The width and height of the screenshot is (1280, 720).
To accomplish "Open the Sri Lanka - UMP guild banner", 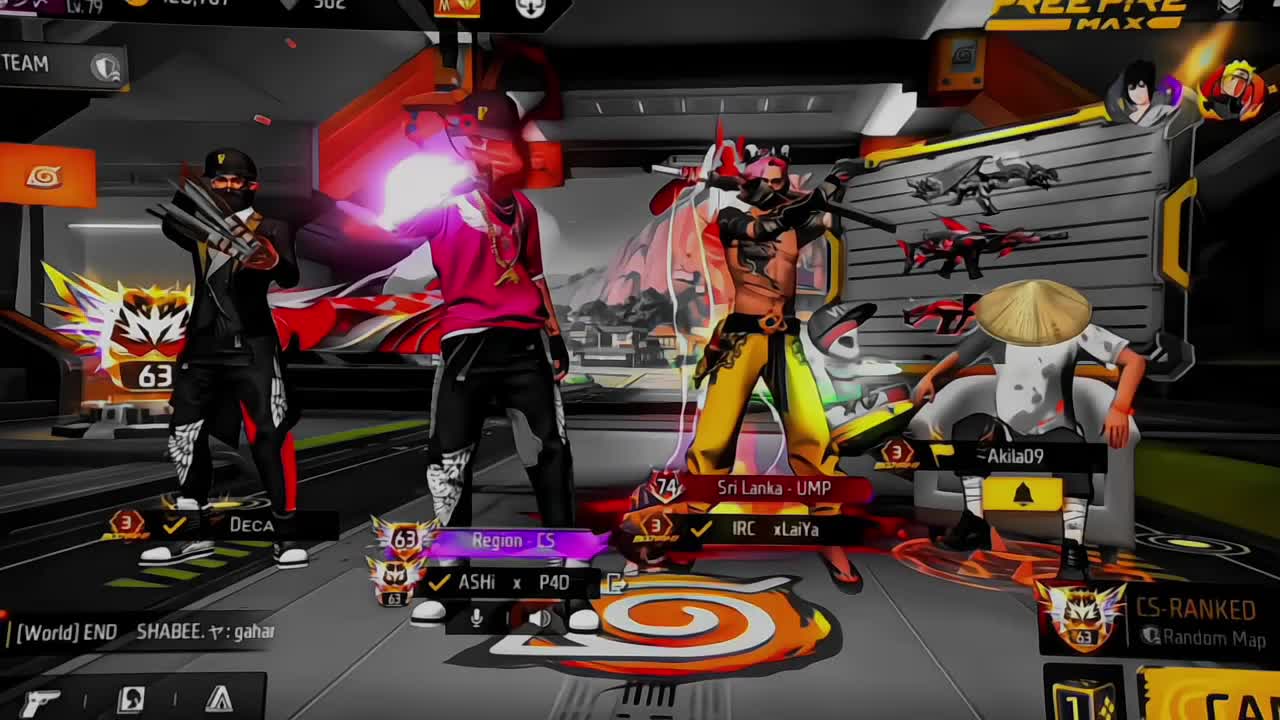I will (772, 488).
